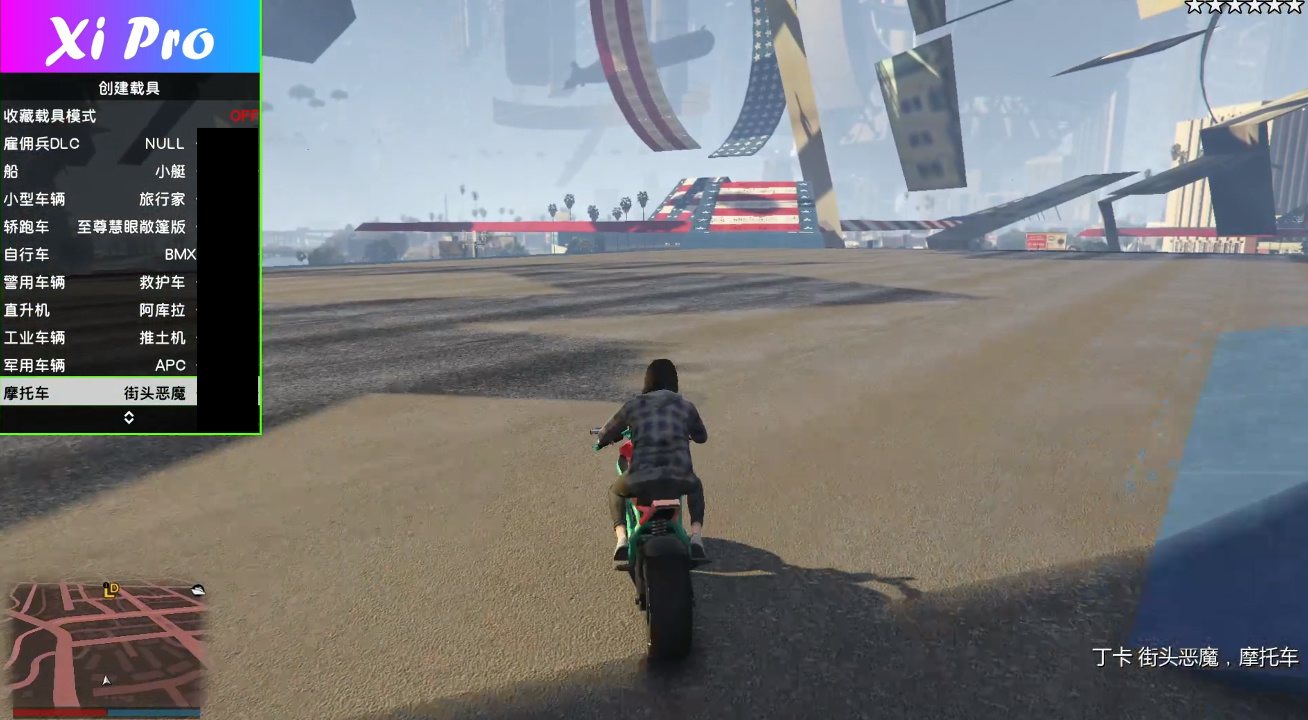Select the highlighted 摩托车 街头恶魔 row

tap(100, 393)
